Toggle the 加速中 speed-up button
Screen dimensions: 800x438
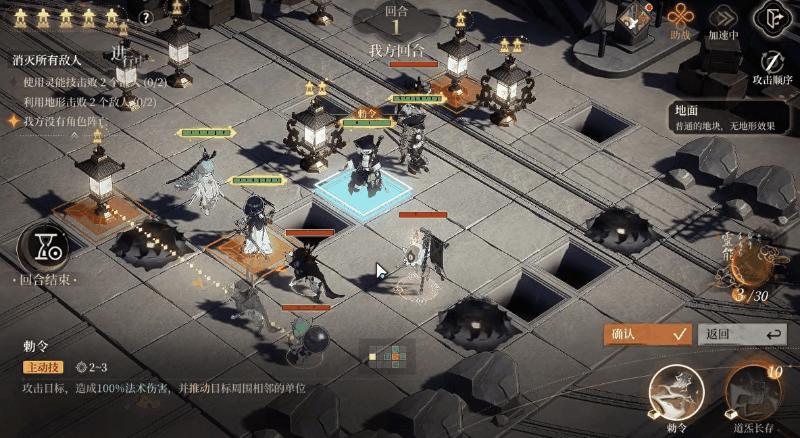pos(723,20)
